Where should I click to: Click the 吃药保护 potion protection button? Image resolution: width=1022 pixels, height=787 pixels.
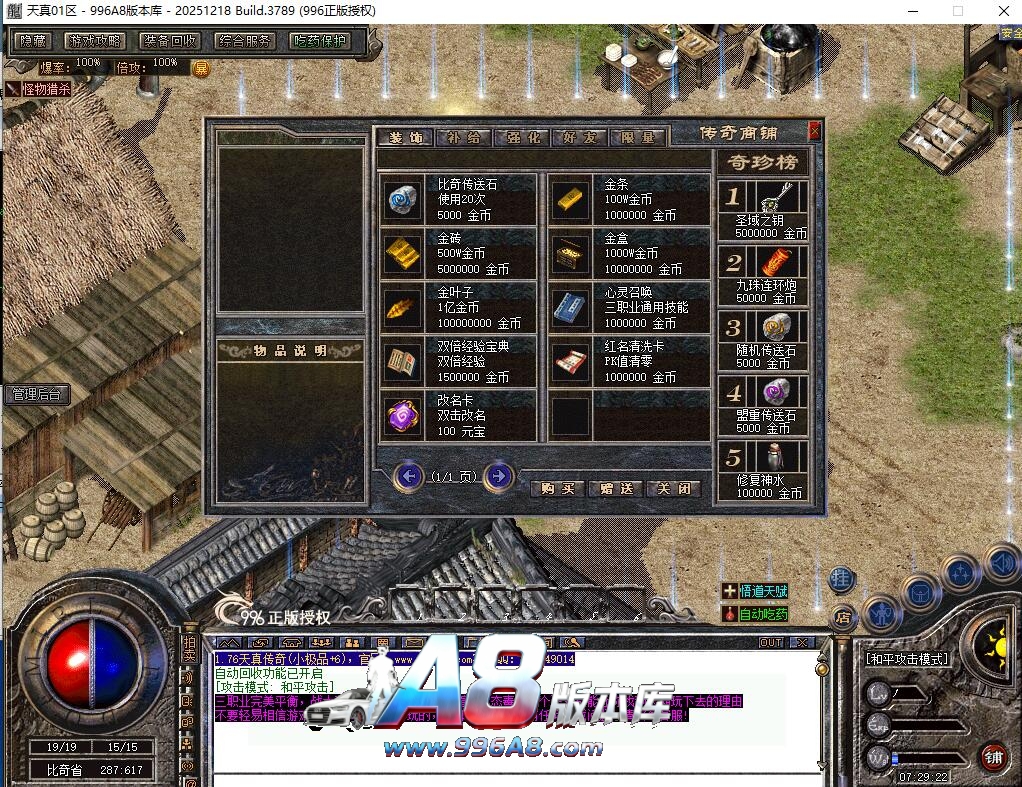point(320,41)
